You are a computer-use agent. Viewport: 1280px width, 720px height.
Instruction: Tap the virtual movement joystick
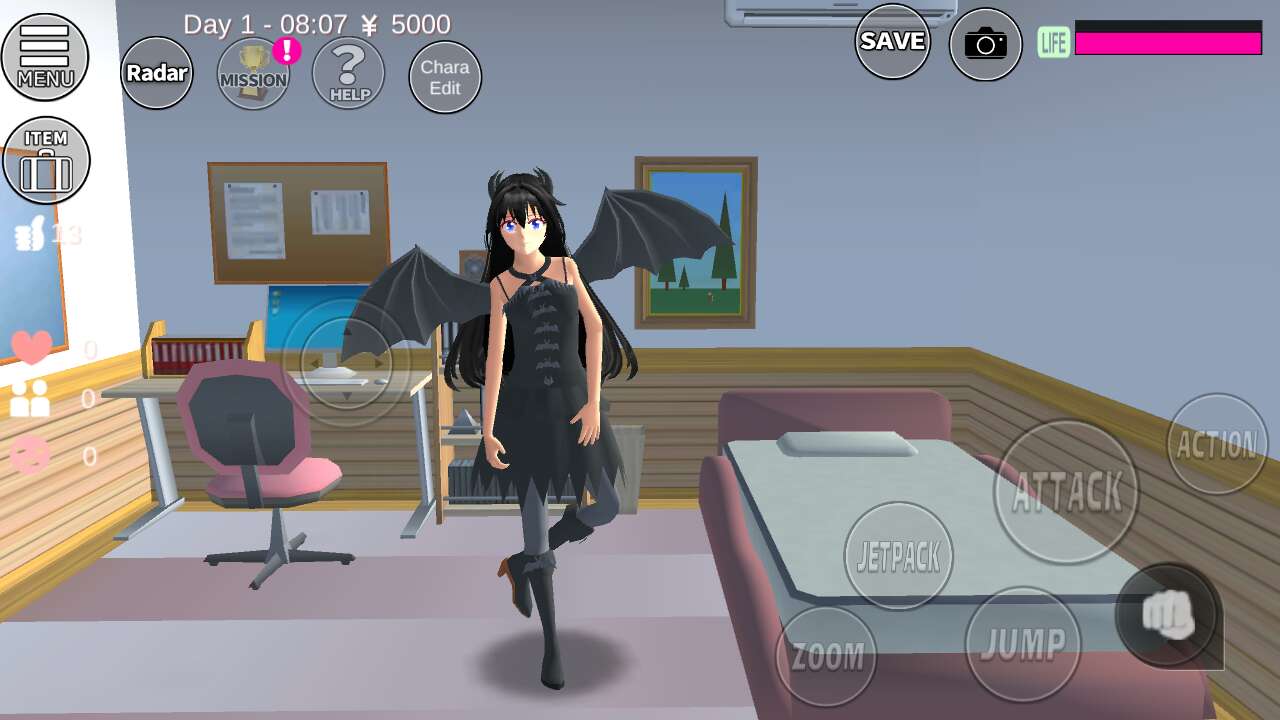346,362
